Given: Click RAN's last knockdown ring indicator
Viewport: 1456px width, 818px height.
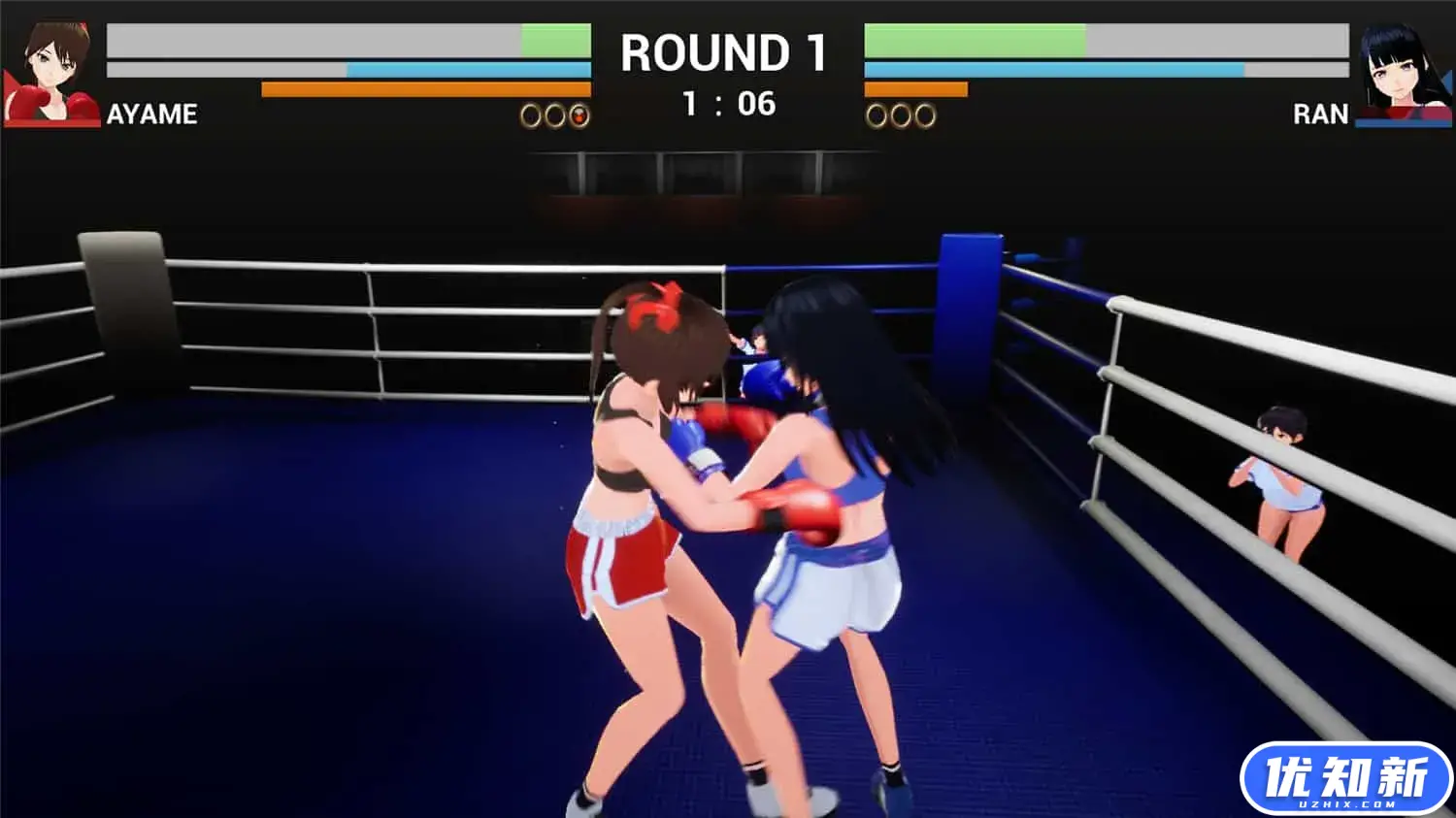Looking at the screenshot, I should 923,115.
